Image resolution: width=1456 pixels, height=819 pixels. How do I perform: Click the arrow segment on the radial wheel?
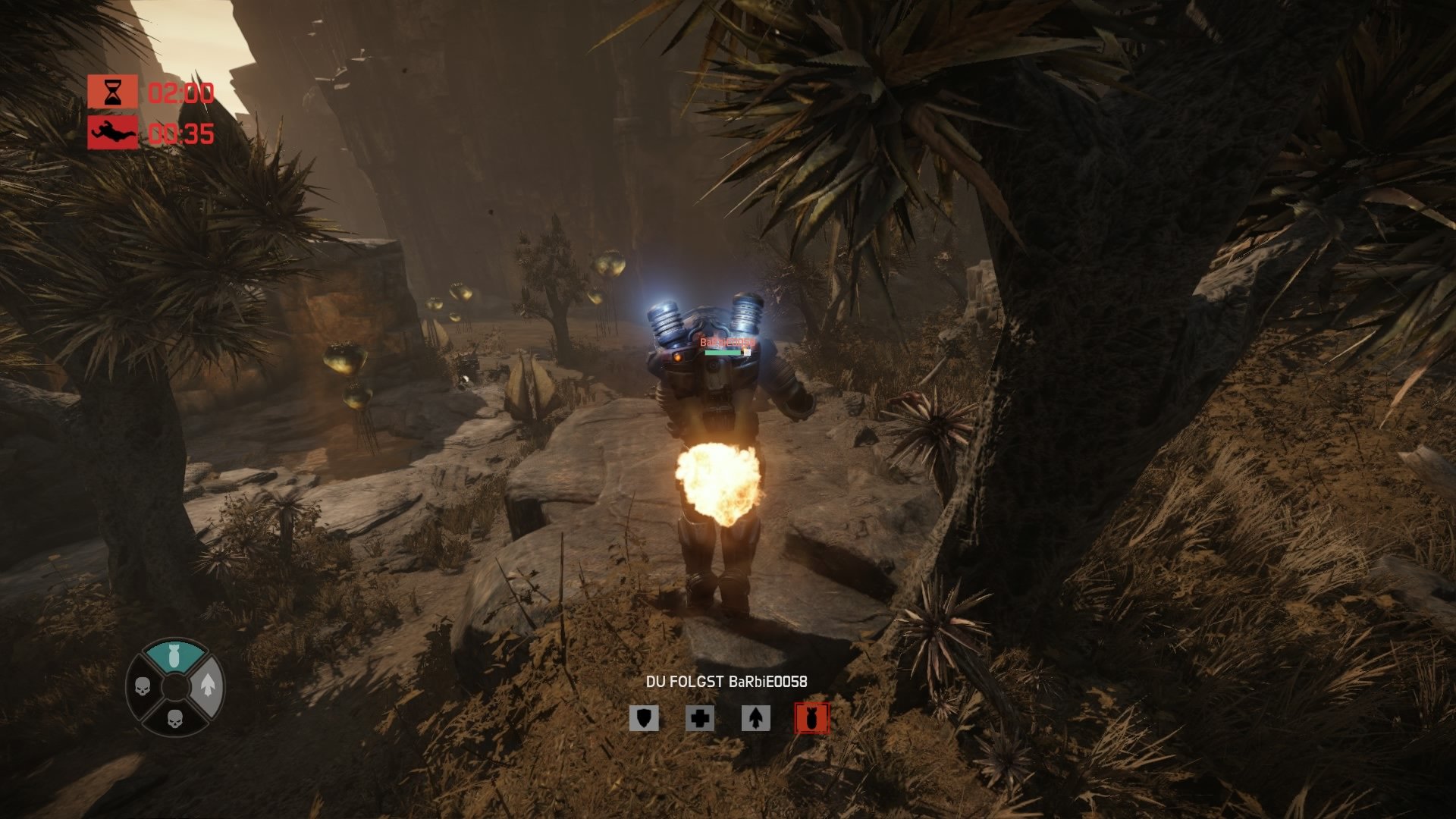point(208,684)
